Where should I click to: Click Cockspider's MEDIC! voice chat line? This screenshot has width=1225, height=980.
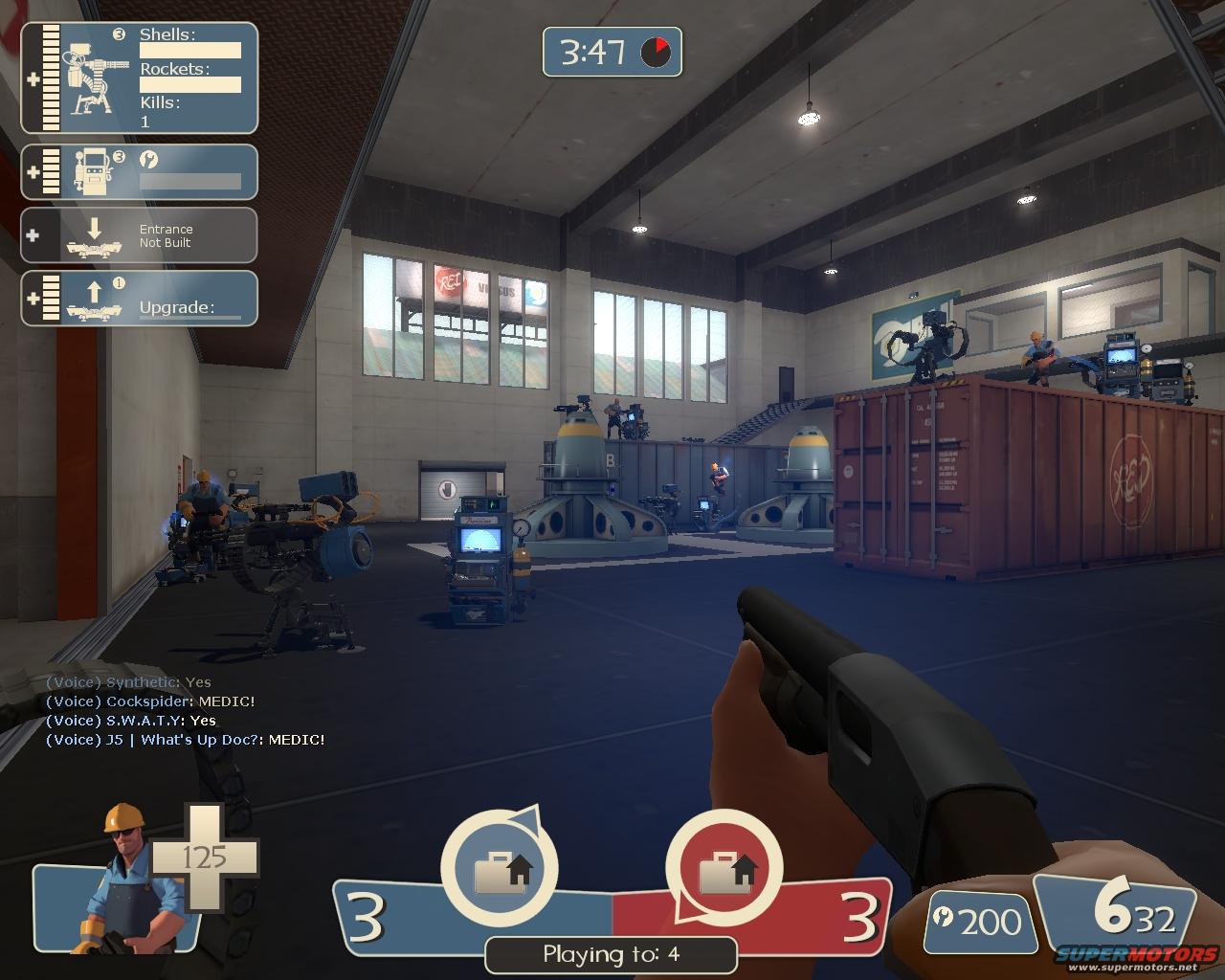[x=151, y=702]
